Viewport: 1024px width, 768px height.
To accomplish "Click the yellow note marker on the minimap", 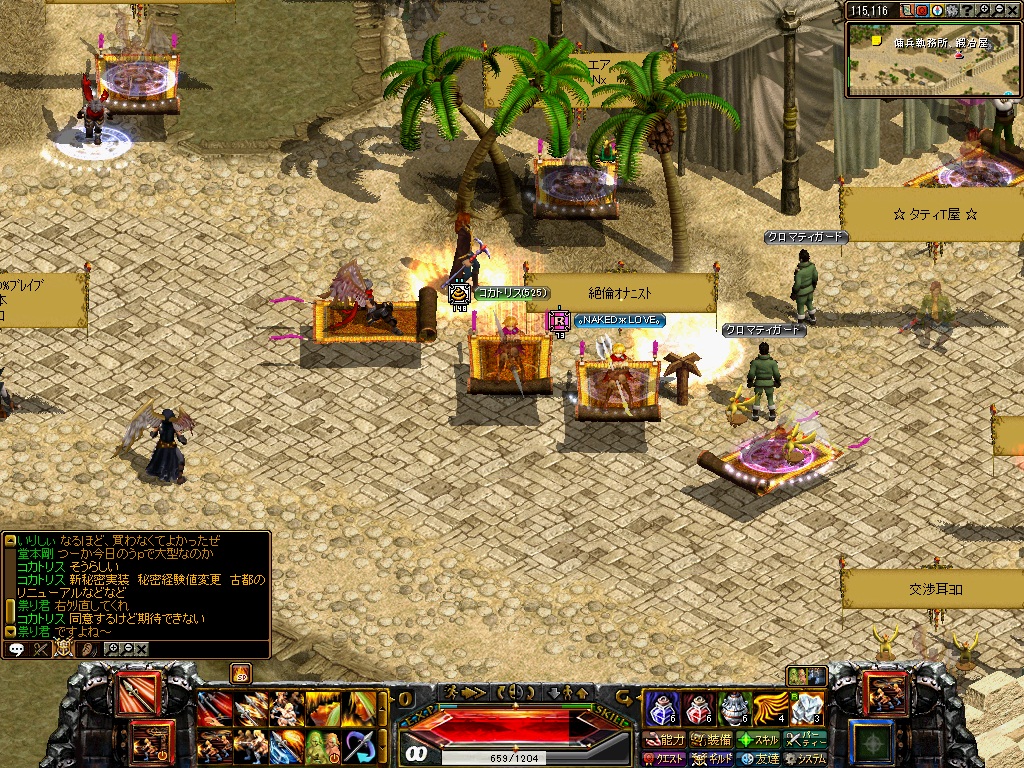I will click(876, 41).
